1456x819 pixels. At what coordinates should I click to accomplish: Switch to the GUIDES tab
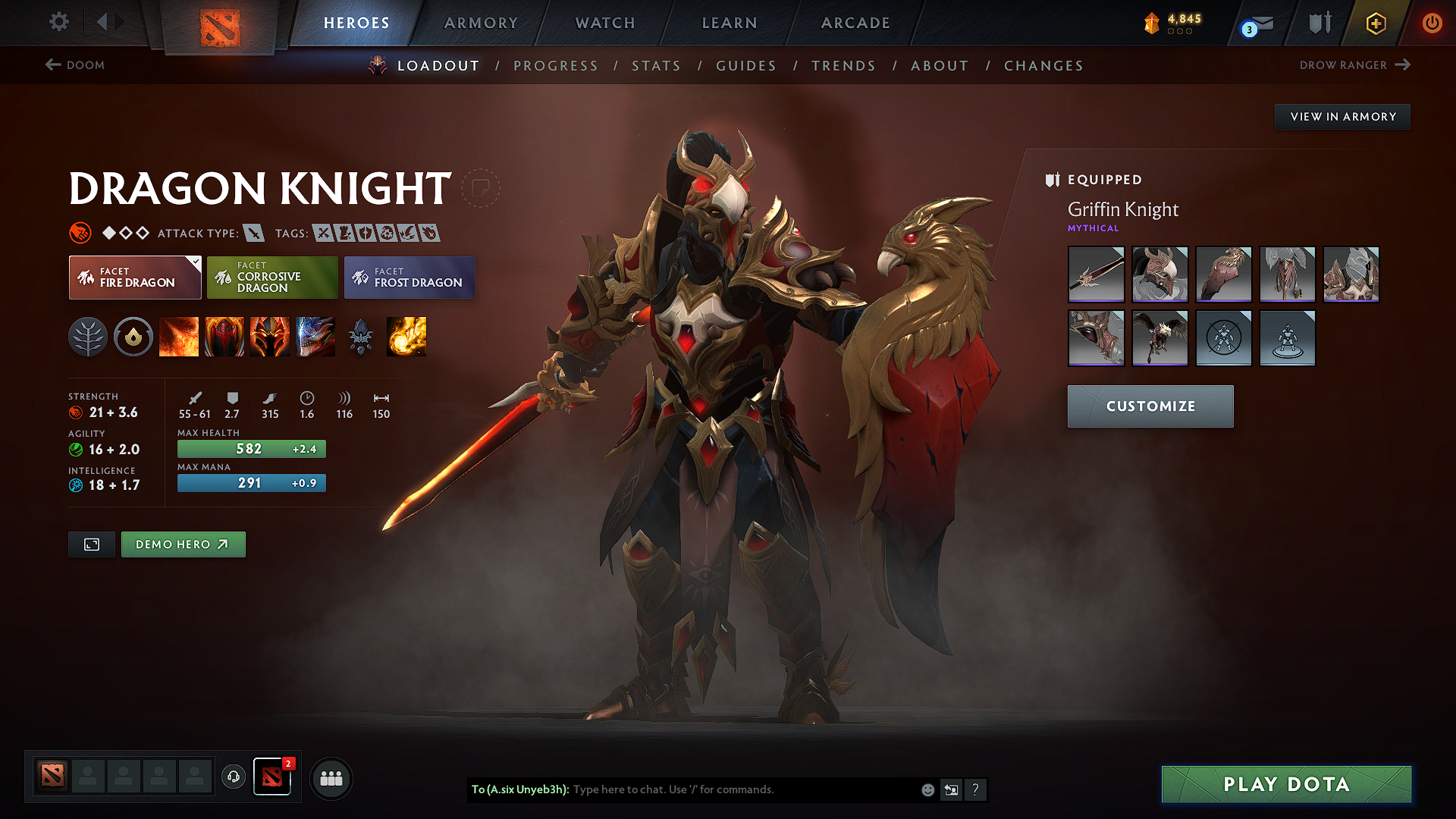(746, 66)
